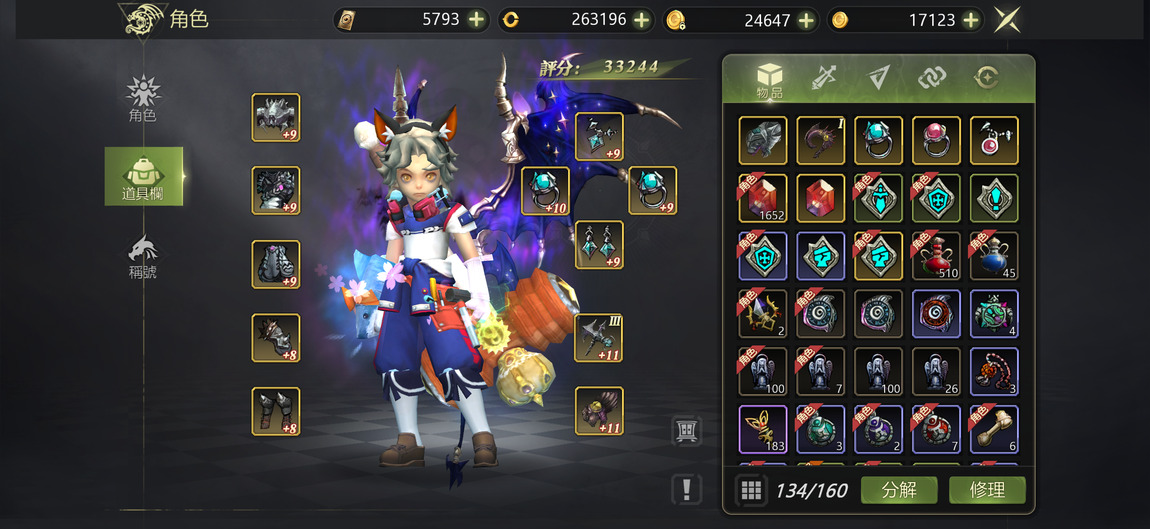
Task: Close the character screen with the X
Action: pos(1007,20)
